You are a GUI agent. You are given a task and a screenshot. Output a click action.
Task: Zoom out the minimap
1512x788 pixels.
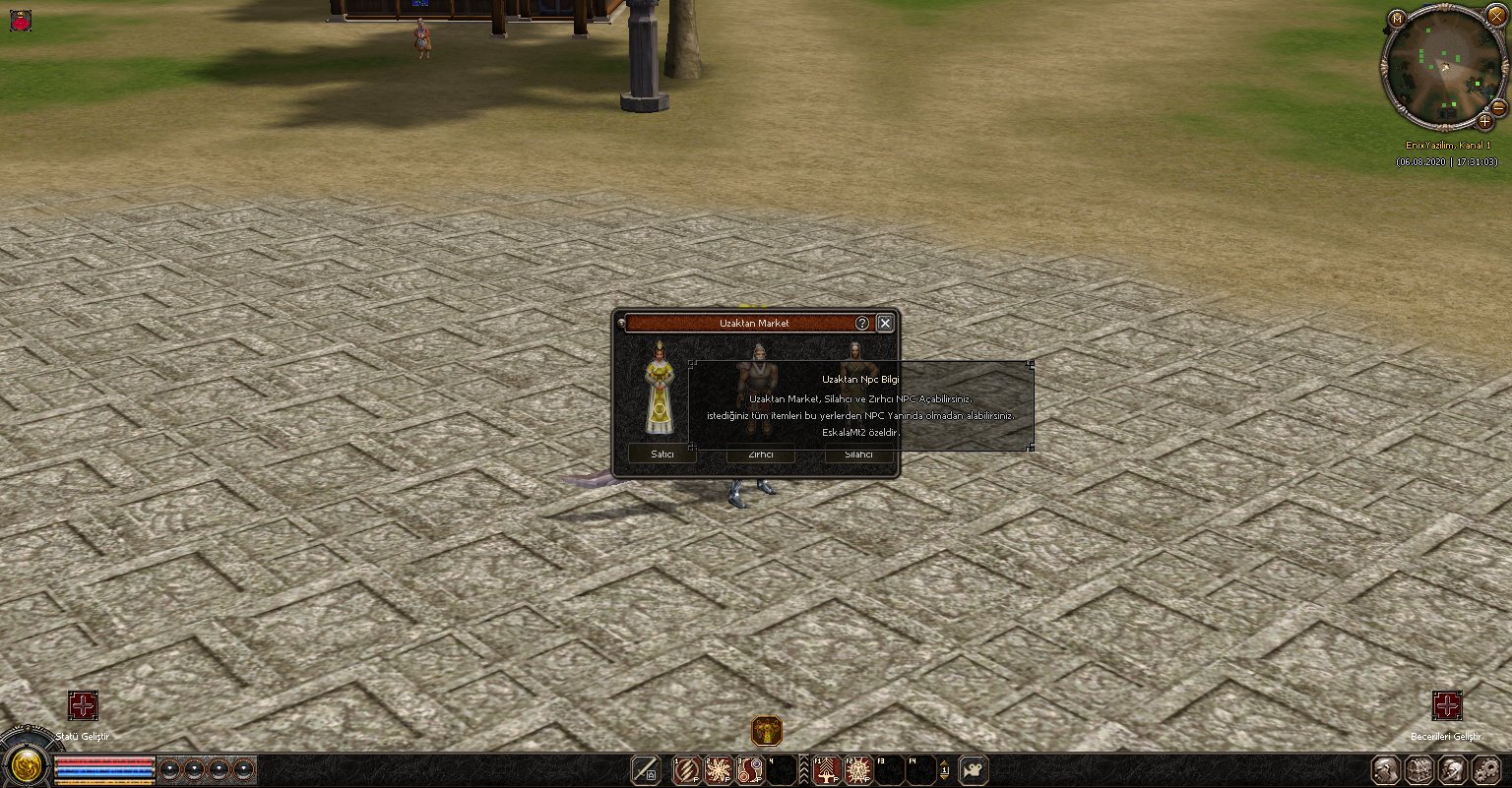pyautogui.click(x=1498, y=106)
